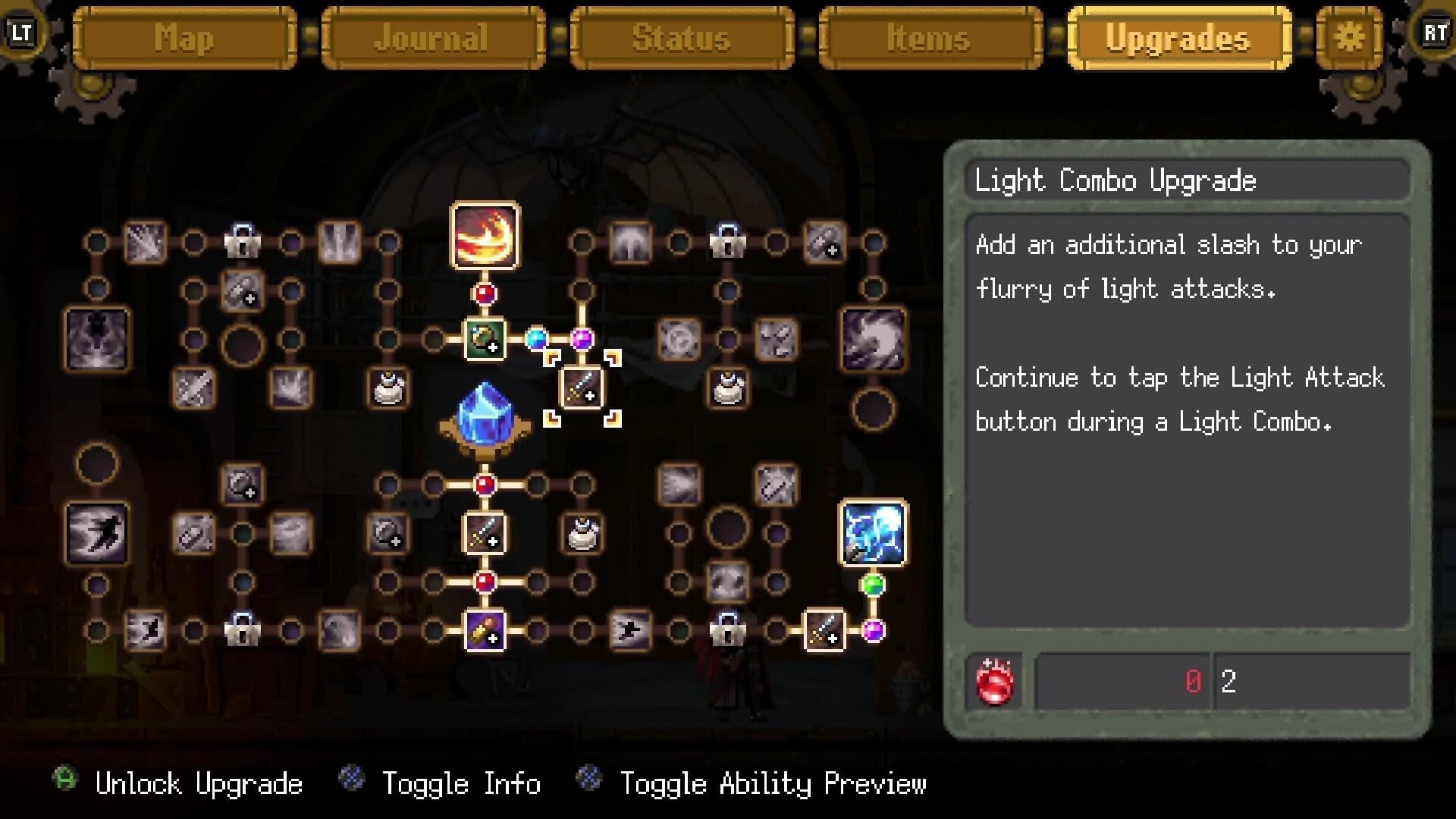The height and width of the screenshot is (819, 1456).
Task: Select the fire slash ability node
Action: [x=485, y=235]
